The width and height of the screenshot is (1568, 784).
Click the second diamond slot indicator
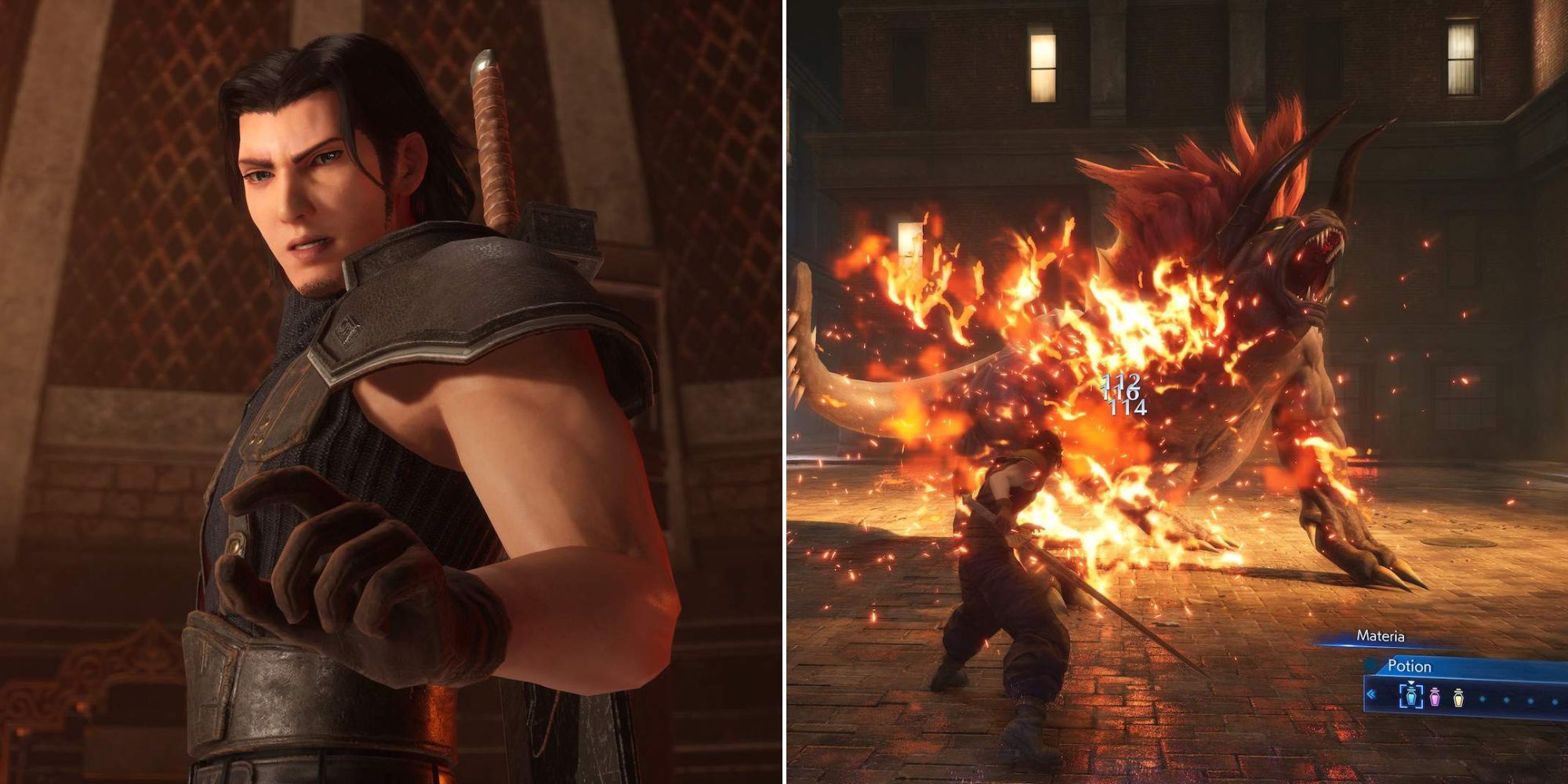click(x=1506, y=699)
